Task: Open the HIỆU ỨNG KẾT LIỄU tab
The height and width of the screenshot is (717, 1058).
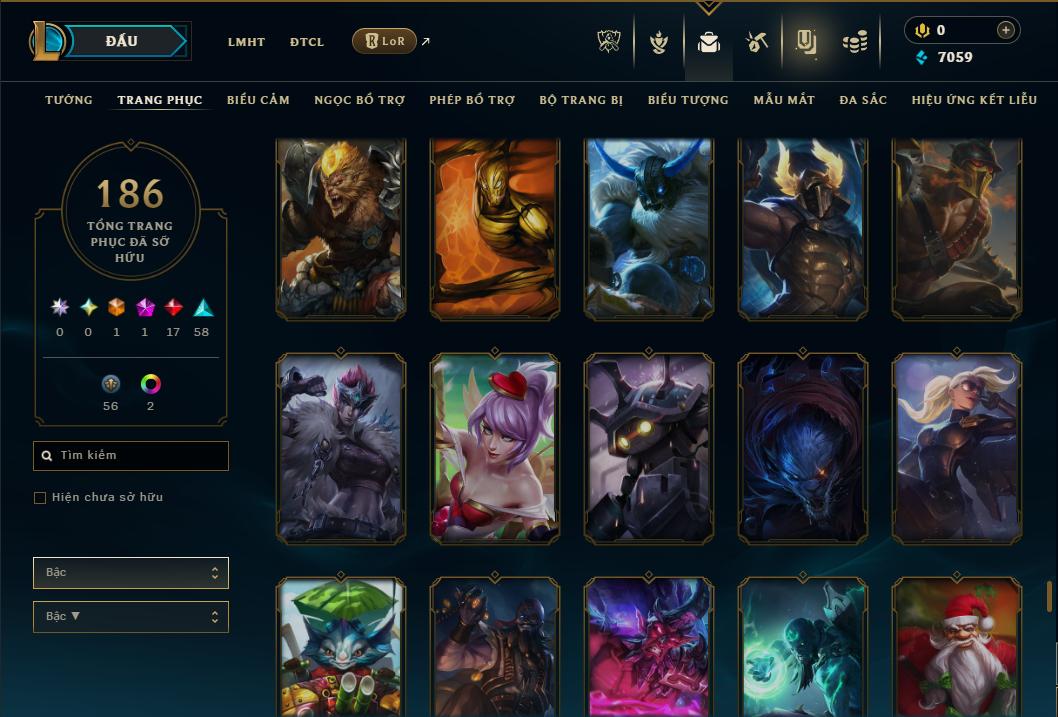Action: [x=974, y=100]
